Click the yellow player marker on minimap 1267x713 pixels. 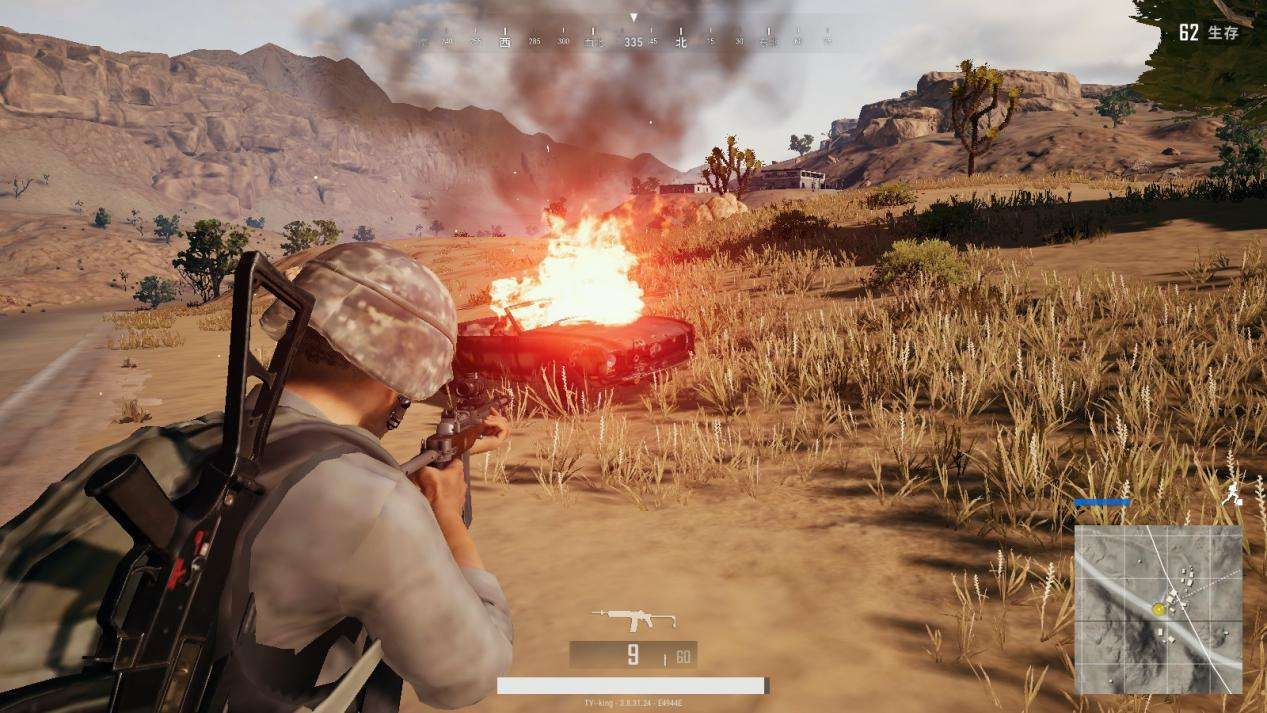(x=1158, y=608)
